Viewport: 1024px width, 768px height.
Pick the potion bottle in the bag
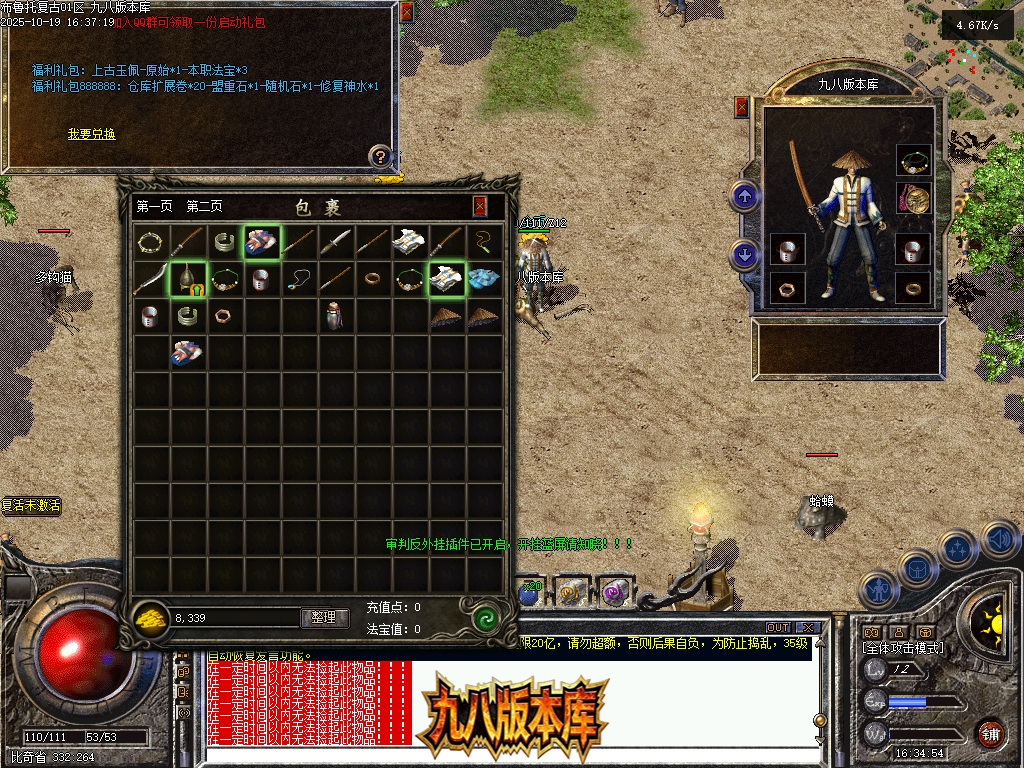pos(335,316)
